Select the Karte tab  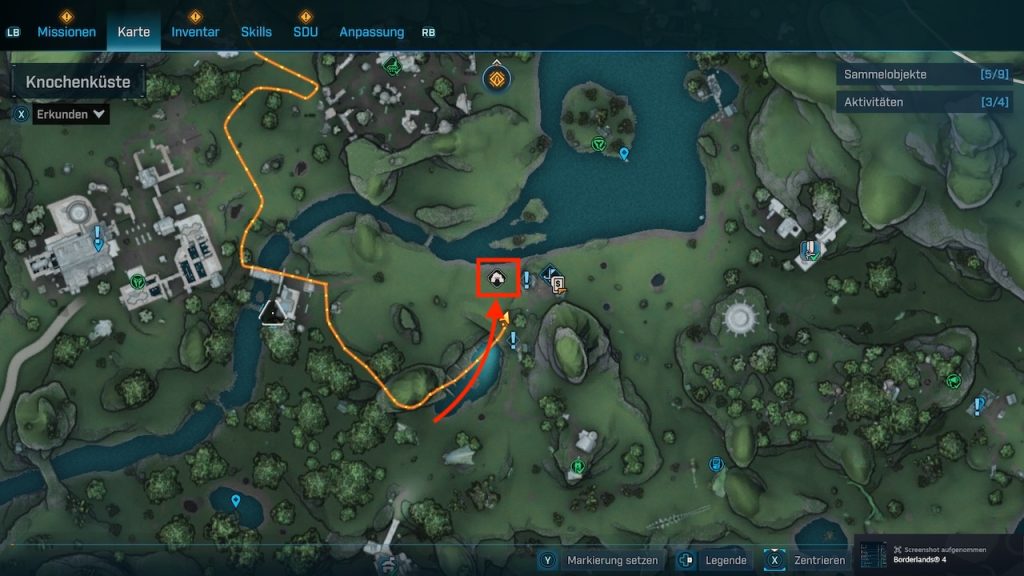click(x=134, y=32)
